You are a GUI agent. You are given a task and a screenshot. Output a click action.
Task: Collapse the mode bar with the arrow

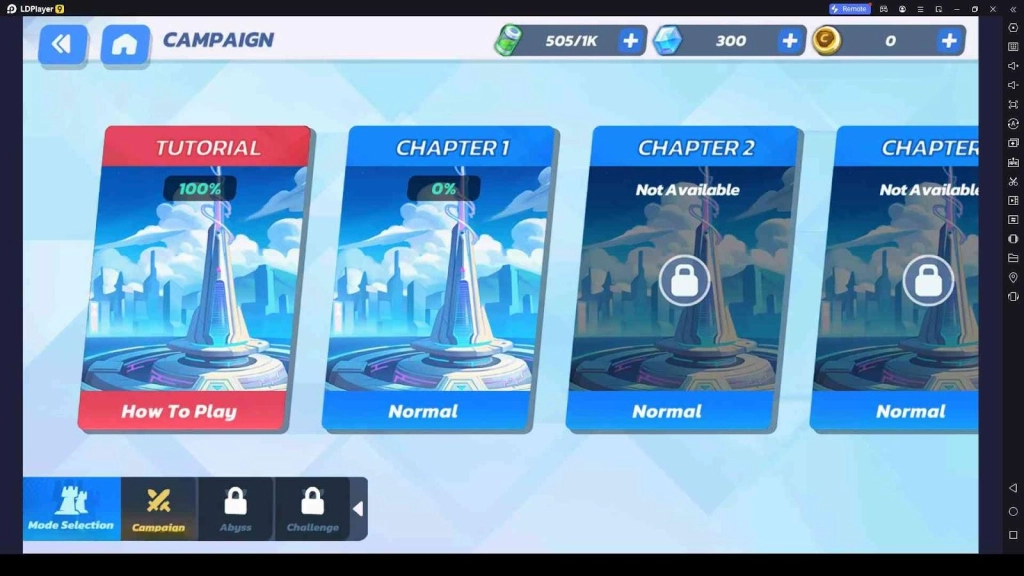click(x=359, y=509)
